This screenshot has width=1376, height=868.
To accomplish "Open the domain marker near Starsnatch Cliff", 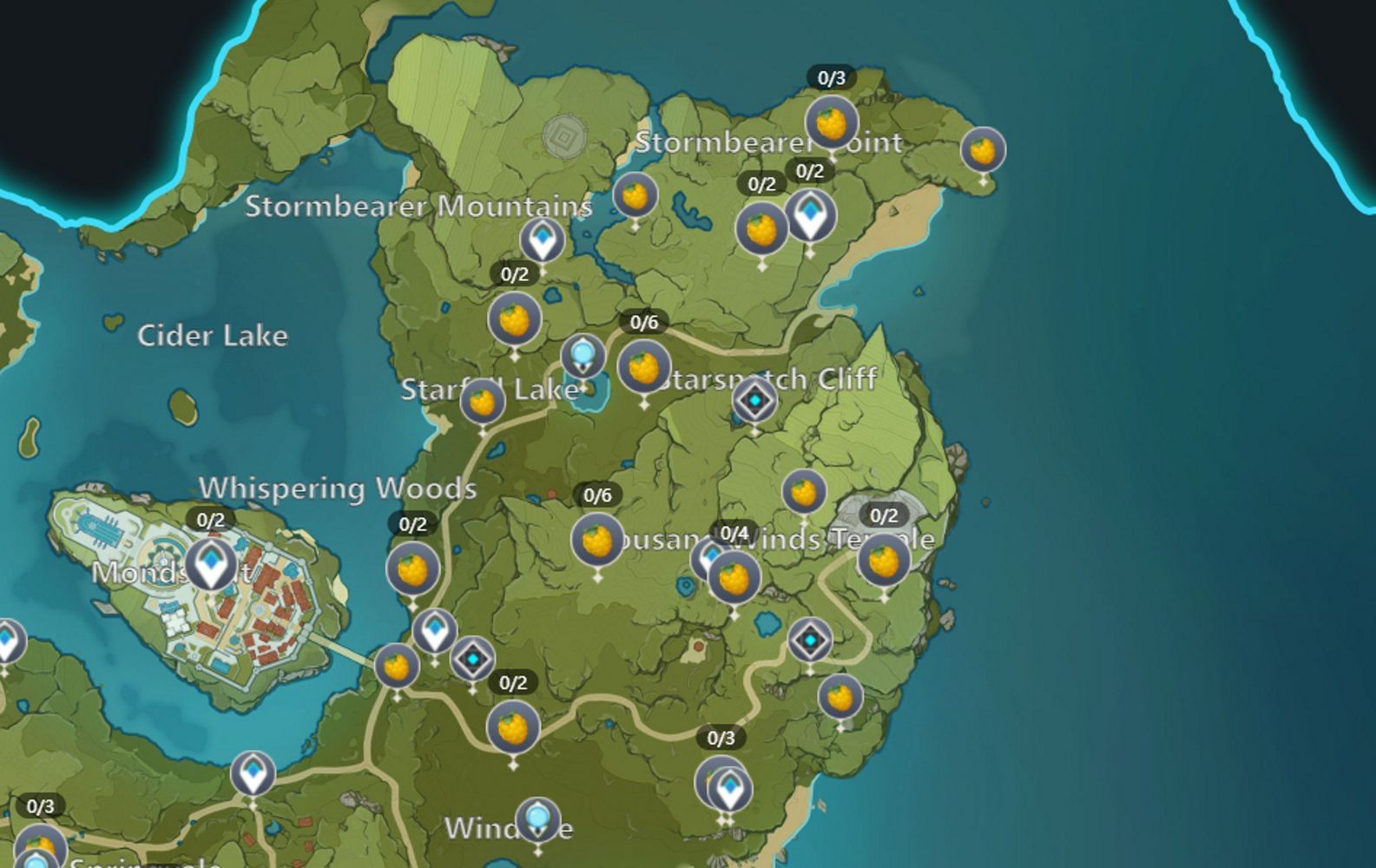I will click(754, 401).
